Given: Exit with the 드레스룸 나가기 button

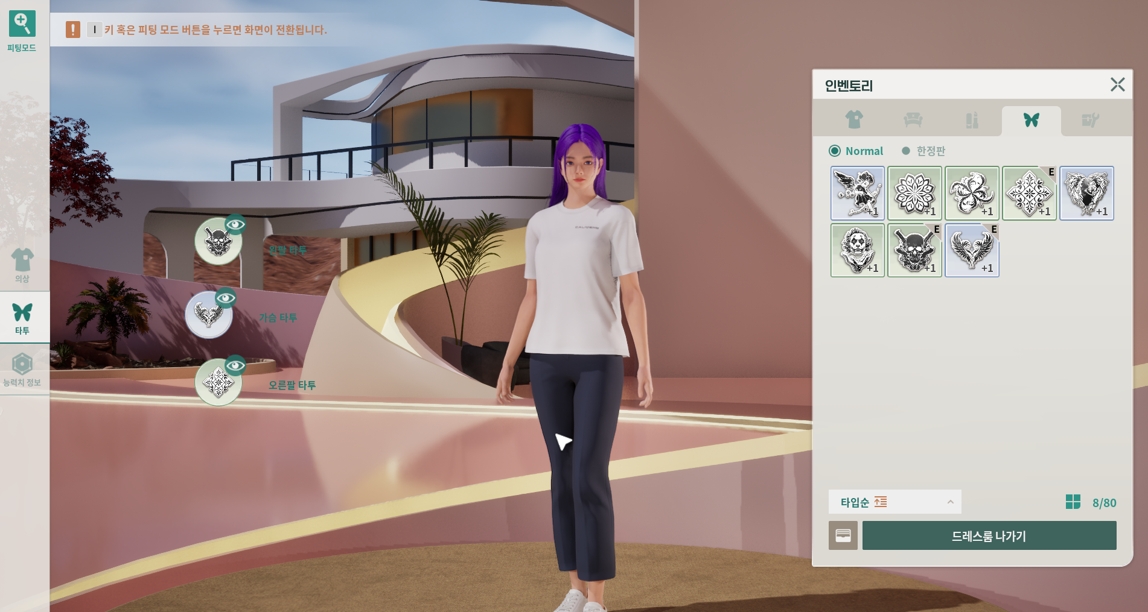Looking at the screenshot, I should point(989,536).
